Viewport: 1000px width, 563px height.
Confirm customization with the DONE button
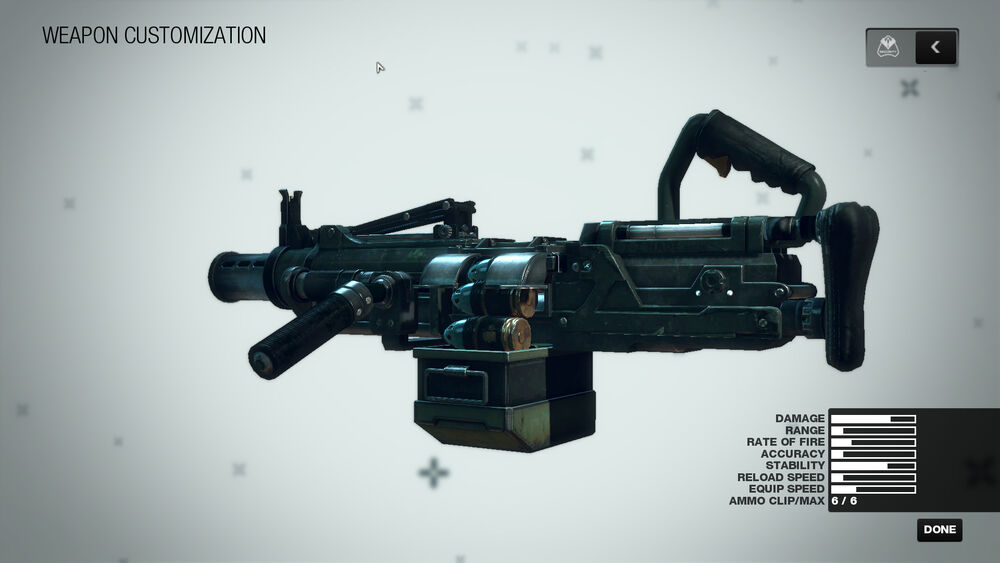click(x=939, y=530)
